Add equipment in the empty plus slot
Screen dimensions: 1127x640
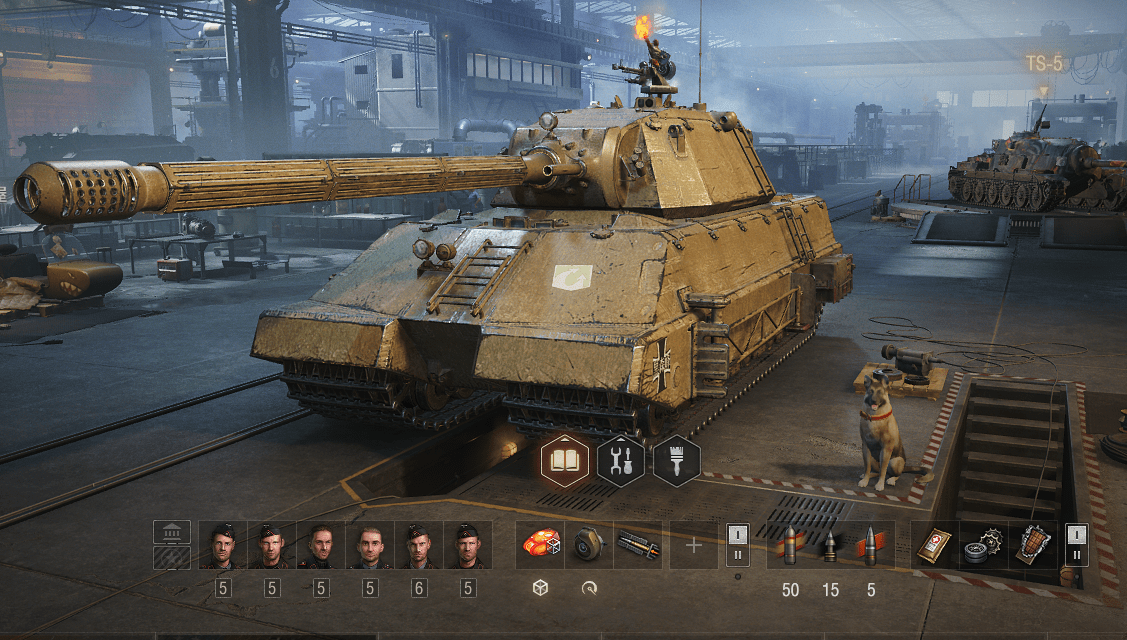(694, 545)
